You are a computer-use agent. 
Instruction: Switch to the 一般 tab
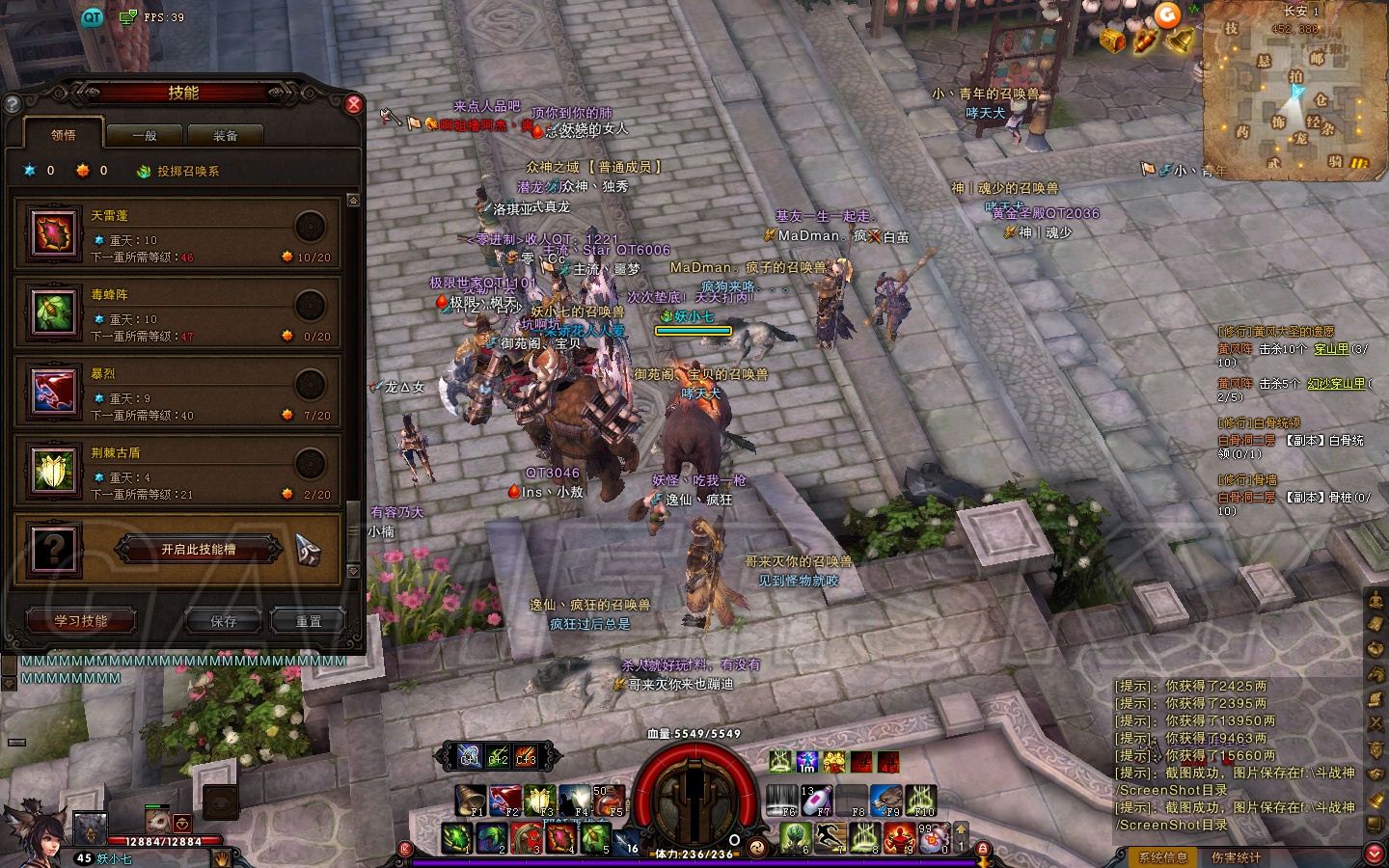[145, 136]
